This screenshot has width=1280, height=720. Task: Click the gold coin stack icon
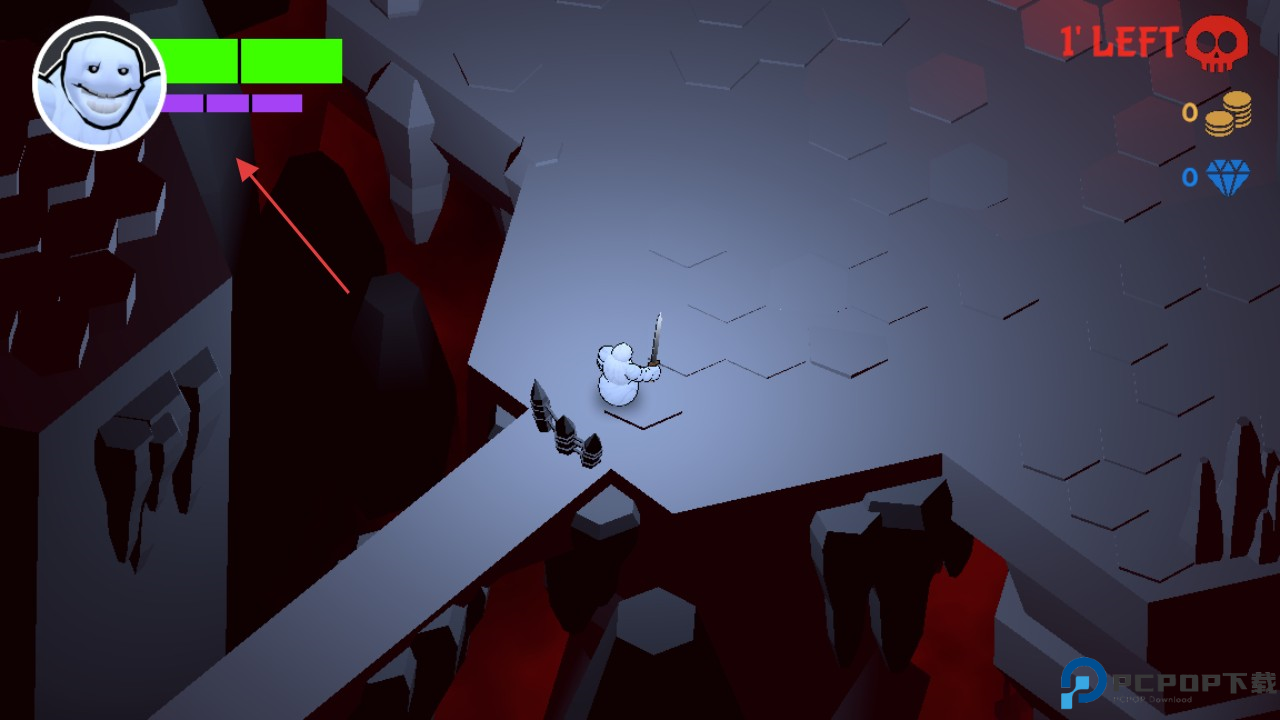[1228, 113]
